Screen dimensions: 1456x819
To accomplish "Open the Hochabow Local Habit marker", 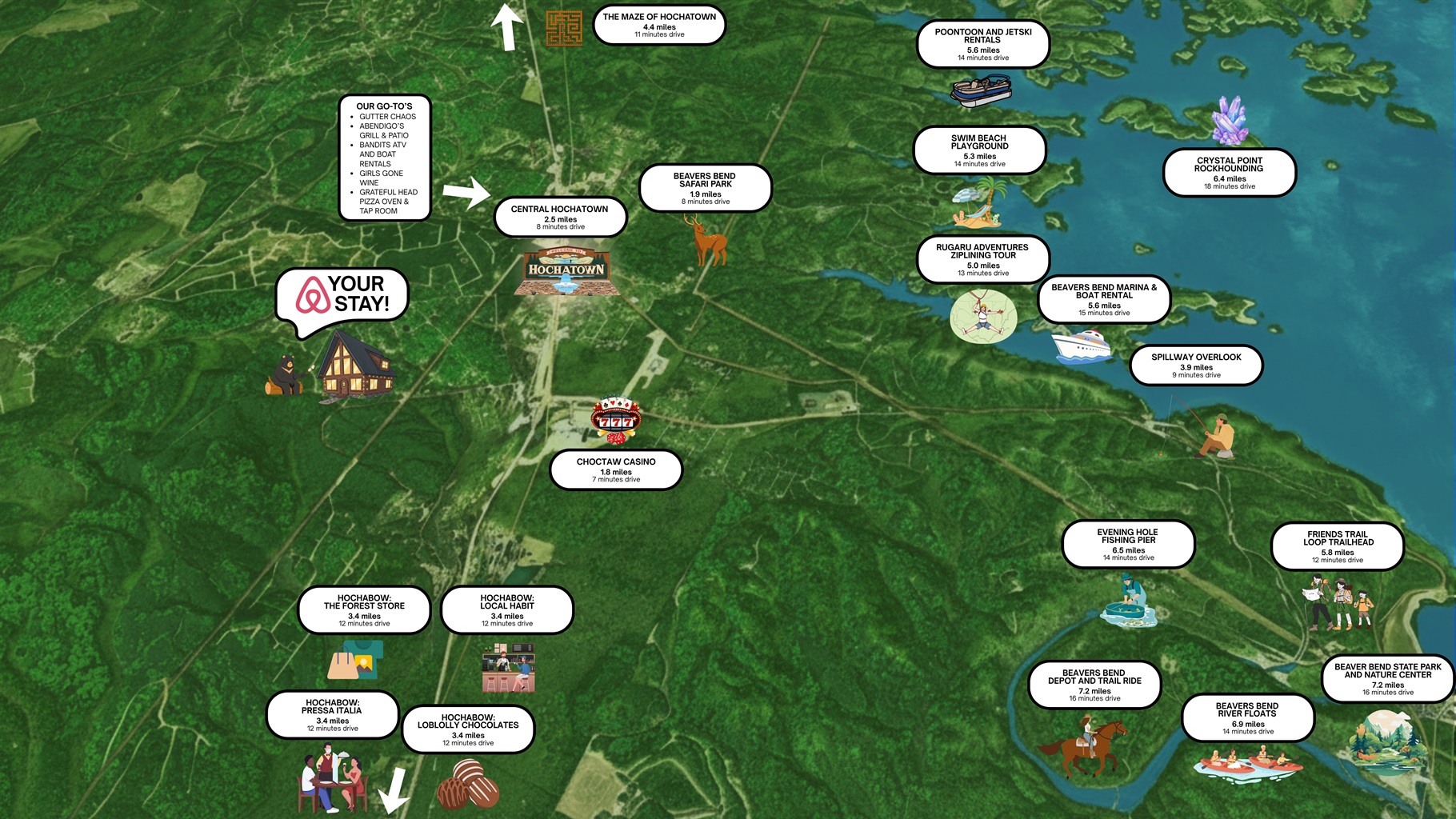I will pyautogui.click(x=507, y=610).
